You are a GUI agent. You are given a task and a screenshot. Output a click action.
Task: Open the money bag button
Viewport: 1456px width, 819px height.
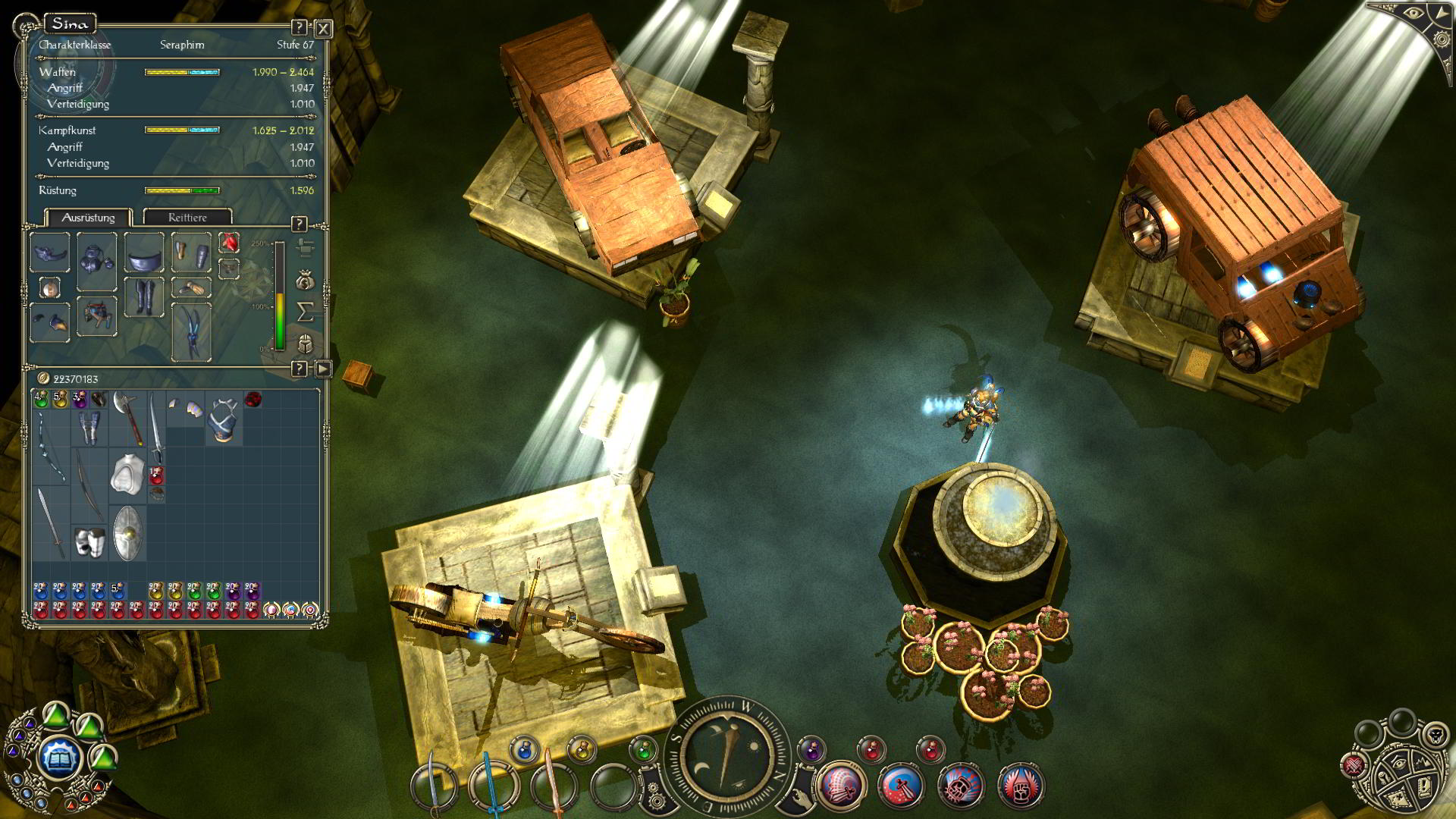pos(305,281)
